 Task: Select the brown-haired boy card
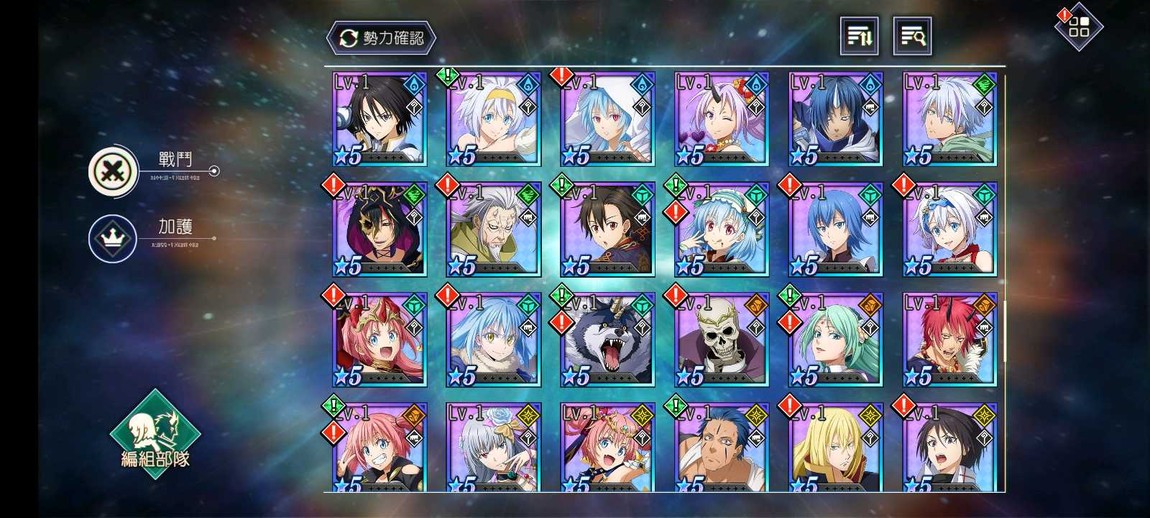pos(607,230)
